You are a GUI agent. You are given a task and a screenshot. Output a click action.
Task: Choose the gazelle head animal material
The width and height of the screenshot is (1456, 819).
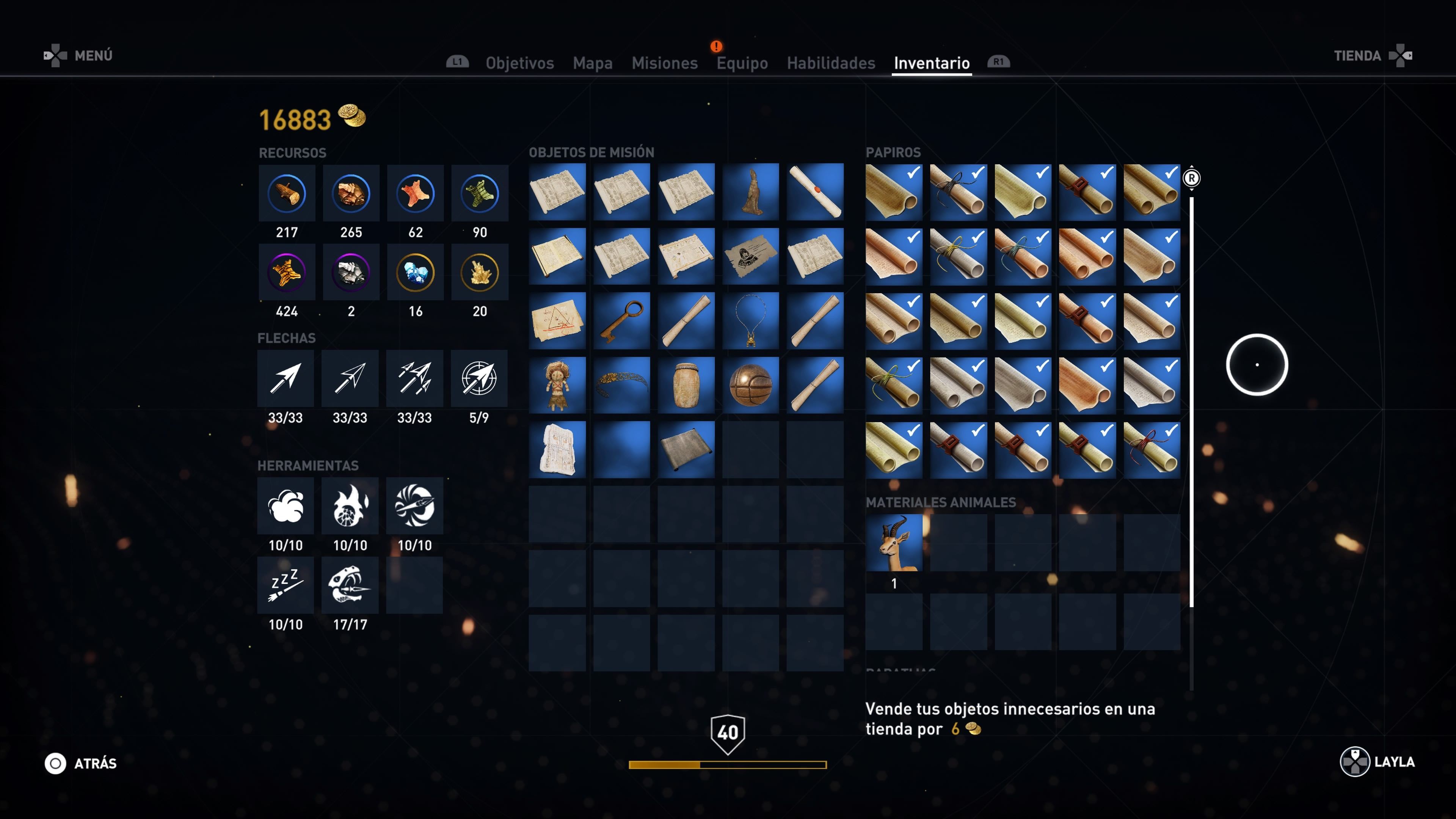894,543
